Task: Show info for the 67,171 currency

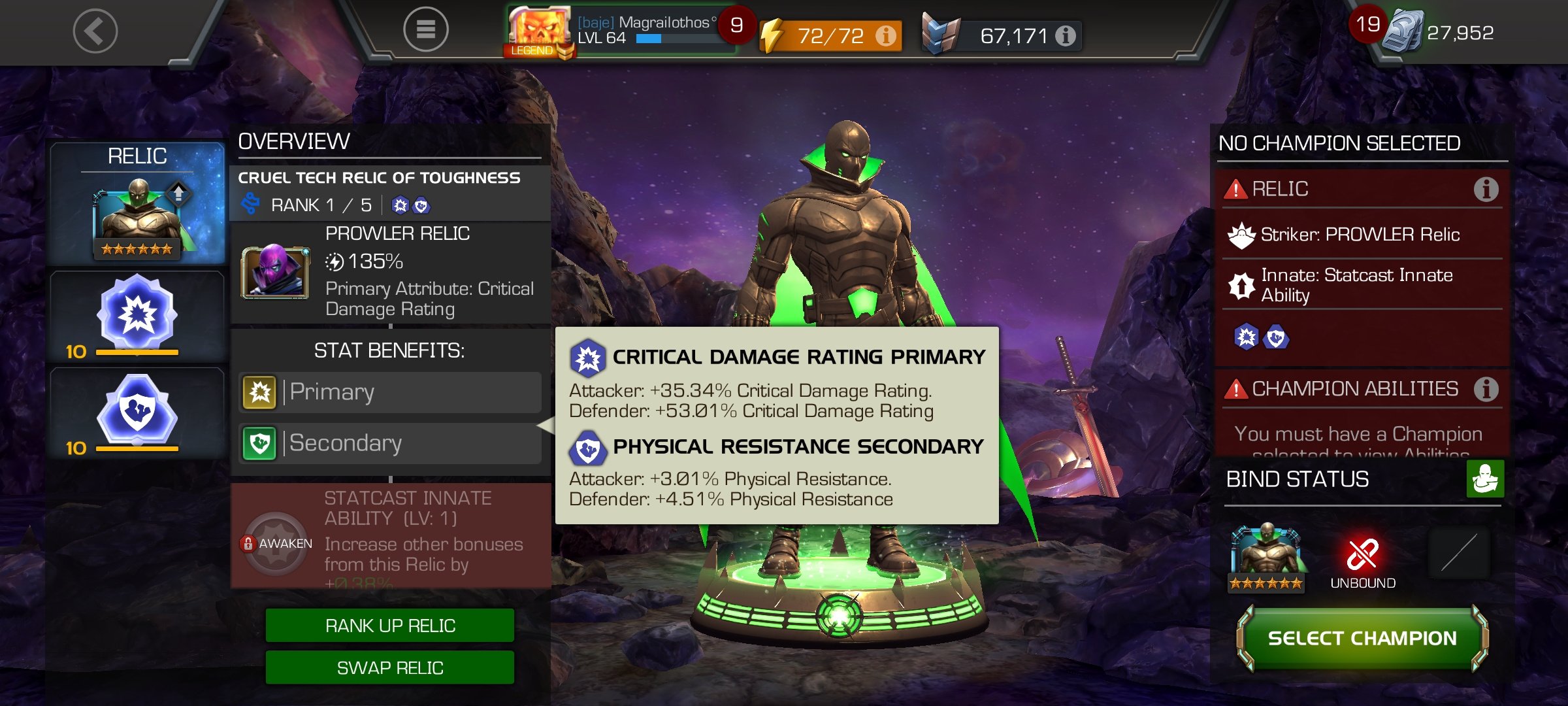Action: pyautogui.click(x=1065, y=35)
